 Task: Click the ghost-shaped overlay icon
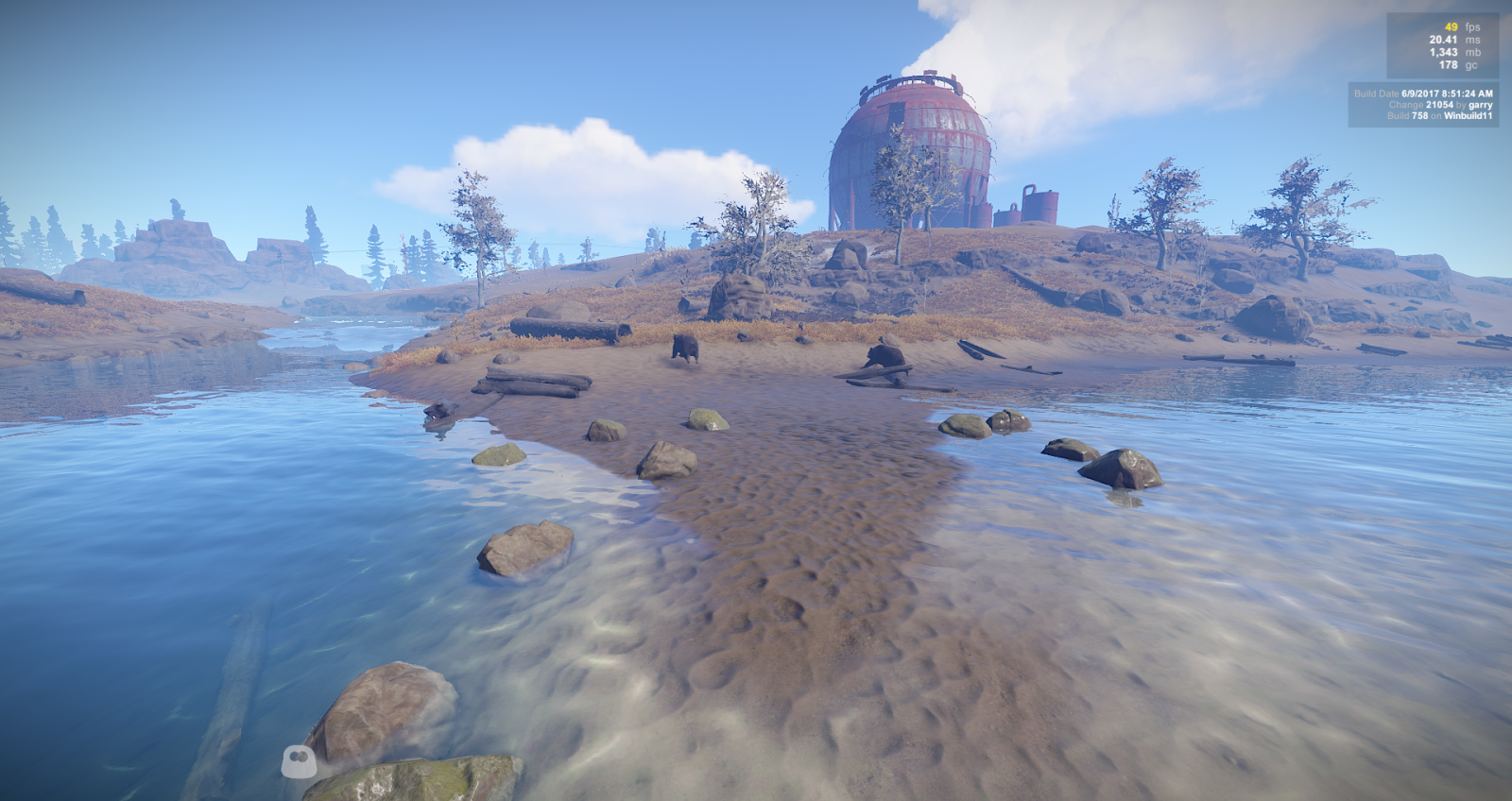(298, 760)
